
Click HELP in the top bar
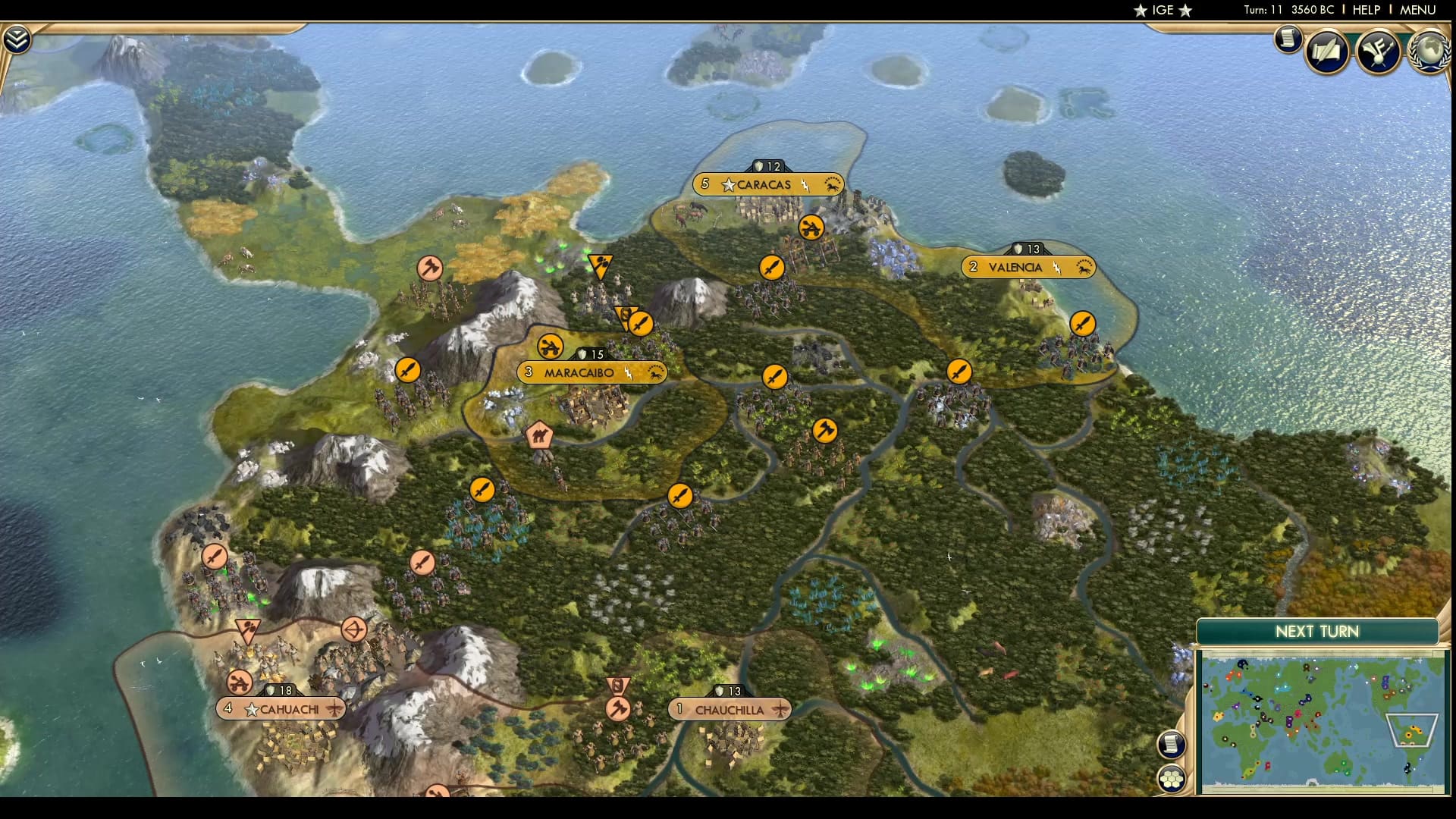(1365, 10)
